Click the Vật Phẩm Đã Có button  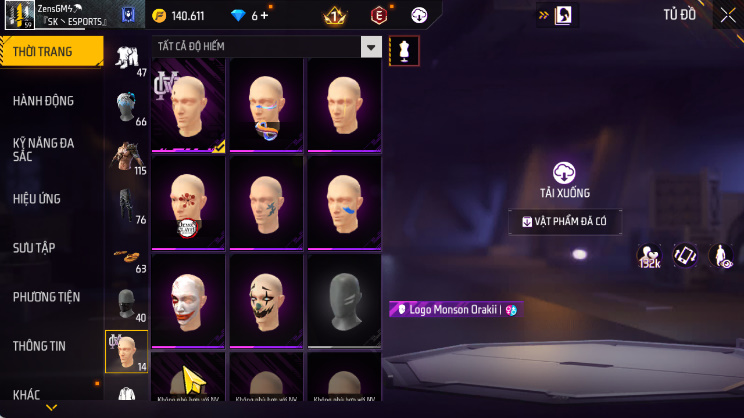(564, 222)
